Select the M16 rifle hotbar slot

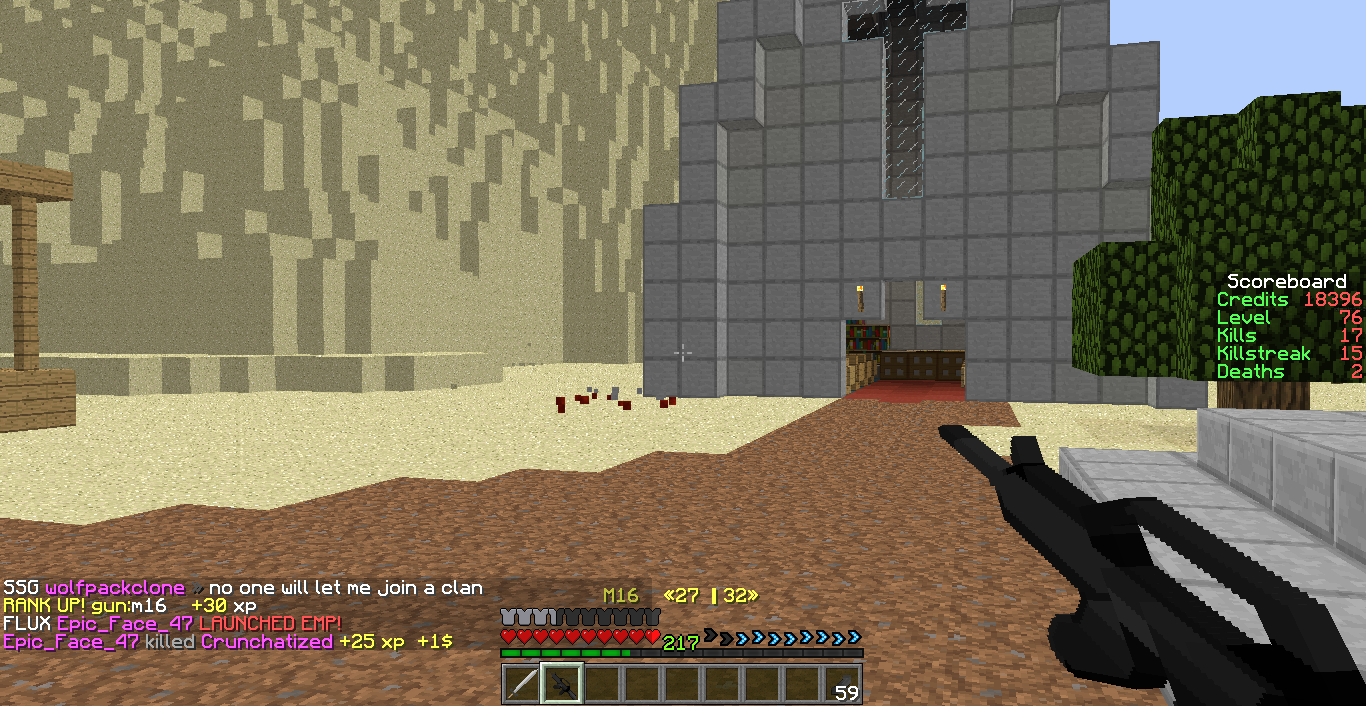pos(561,684)
